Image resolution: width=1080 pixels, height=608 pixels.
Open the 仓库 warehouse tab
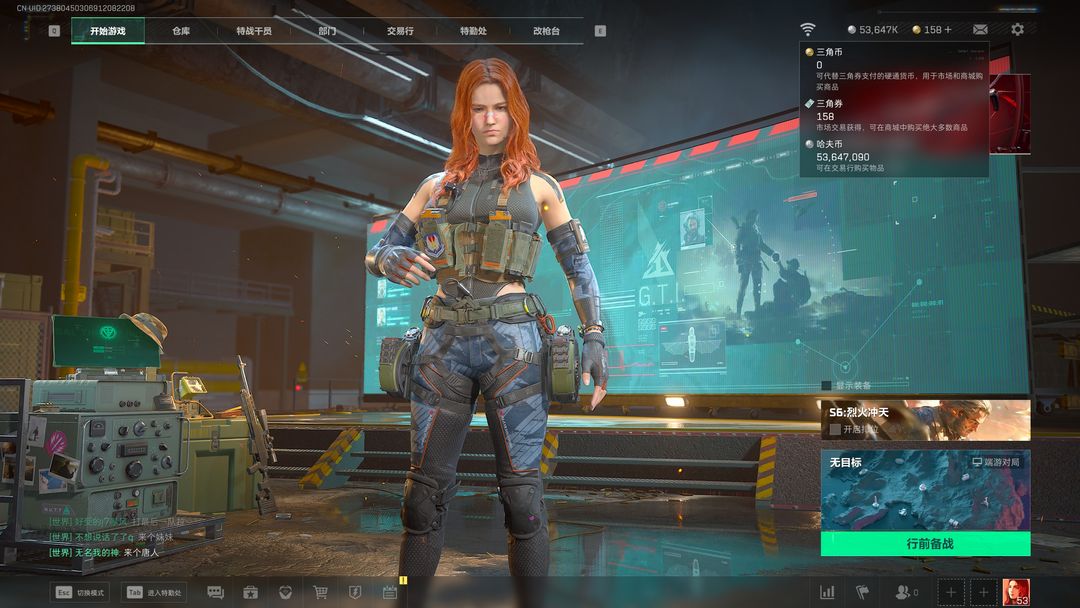pos(181,31)
